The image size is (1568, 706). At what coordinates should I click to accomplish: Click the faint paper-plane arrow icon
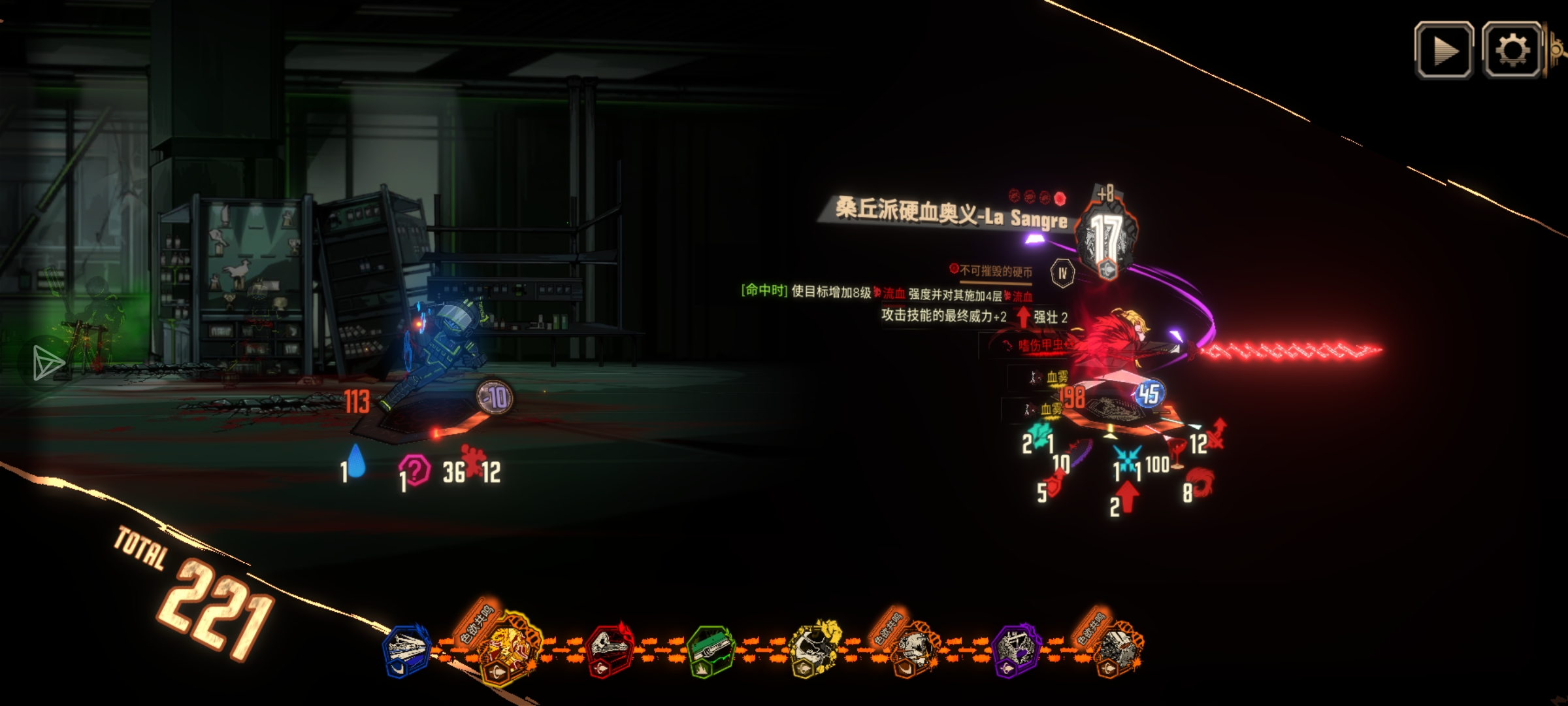pyautogui.click(x=47, y=361)
